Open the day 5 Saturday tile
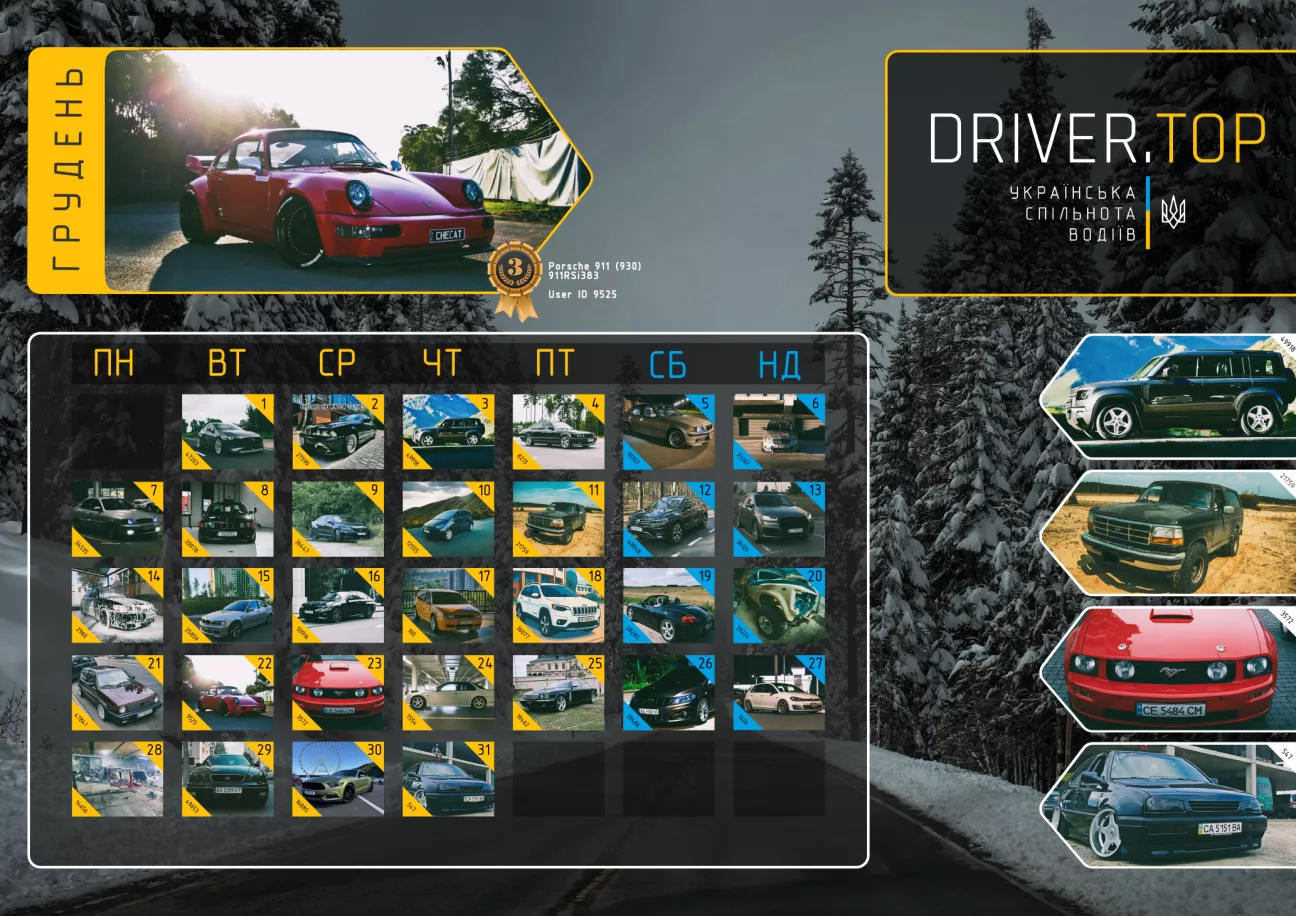1296x916 pixels. coord(668,431)
